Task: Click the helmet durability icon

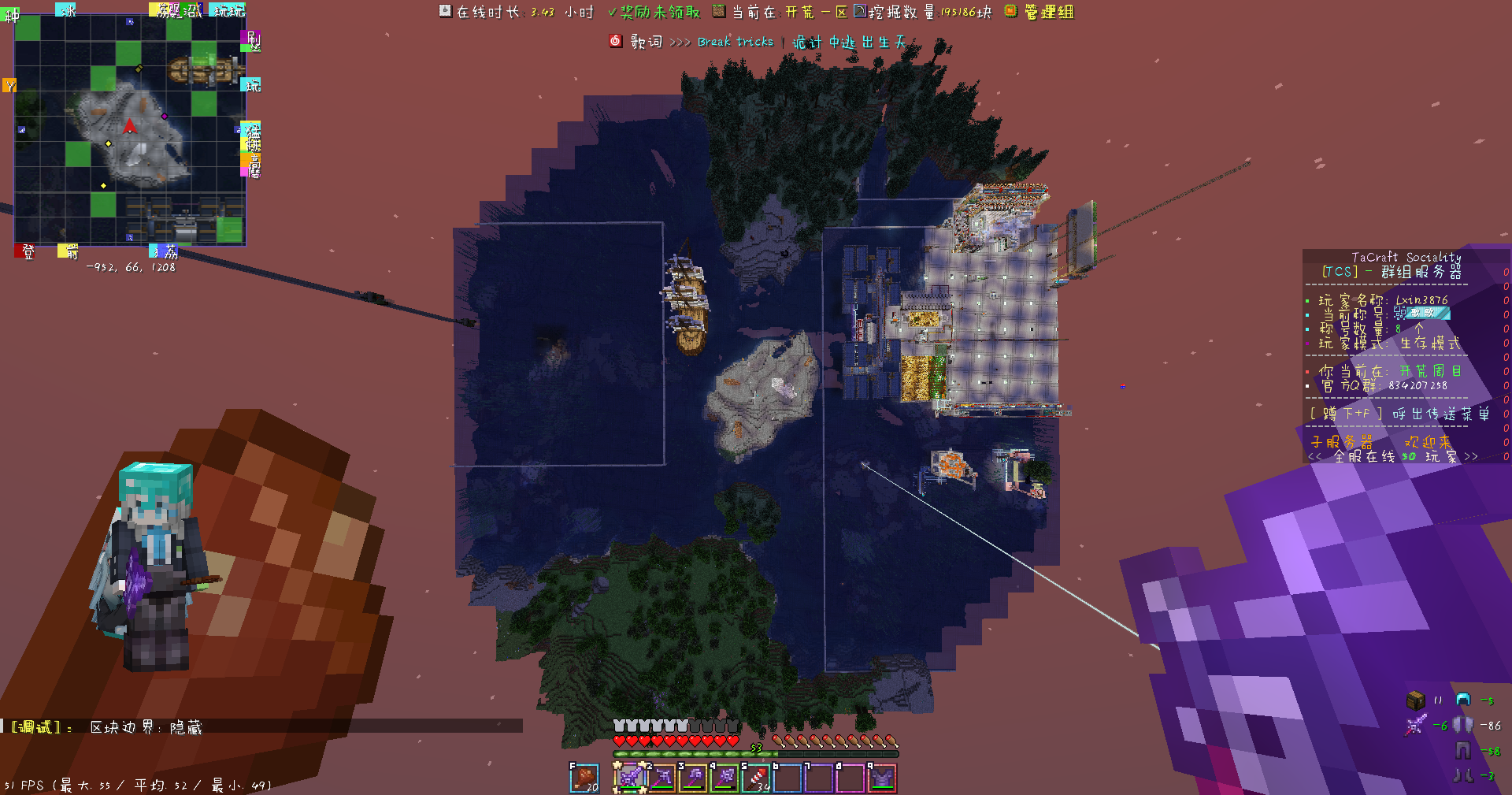Action: (x=1463, y=700)
